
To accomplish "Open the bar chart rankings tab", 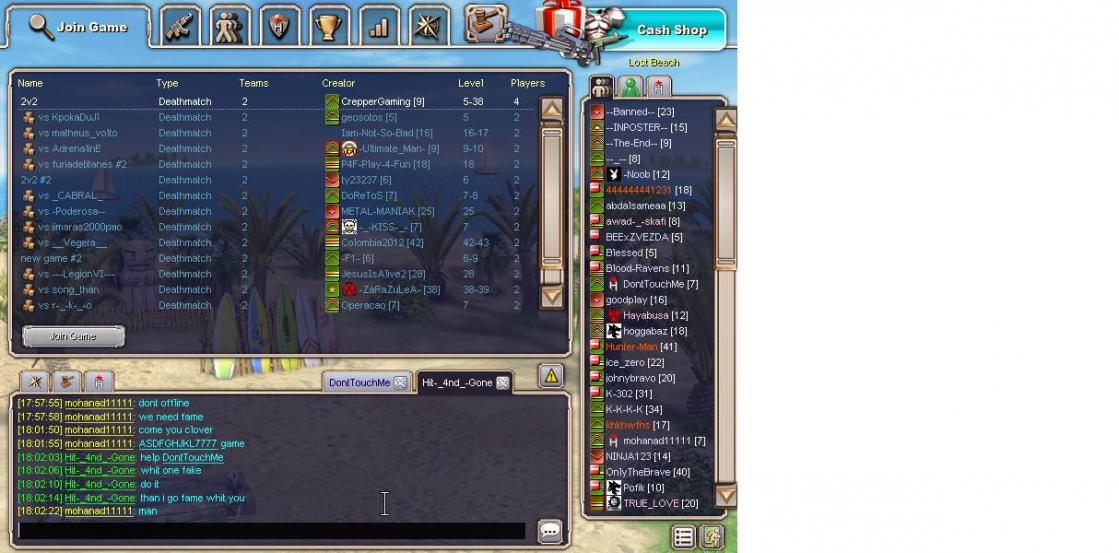I will (378, 27).
